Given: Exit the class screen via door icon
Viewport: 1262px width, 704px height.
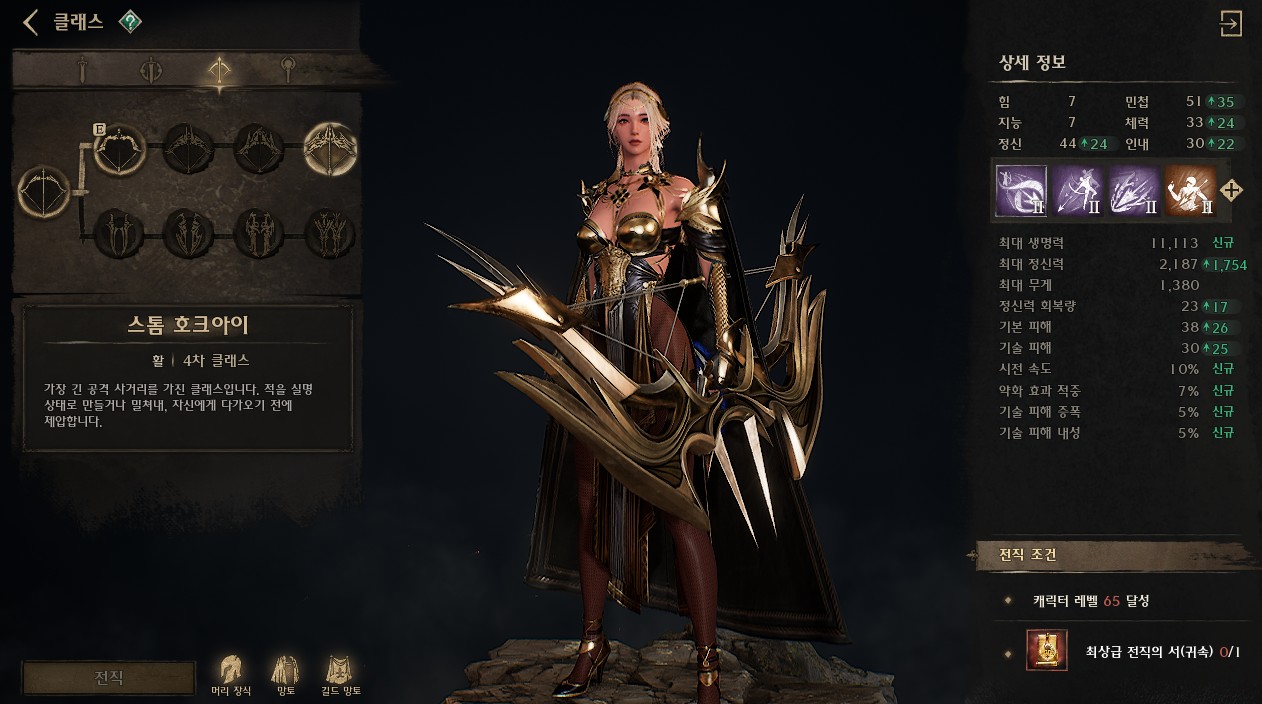Looking at the screenshot, I should pos(1231,23).
